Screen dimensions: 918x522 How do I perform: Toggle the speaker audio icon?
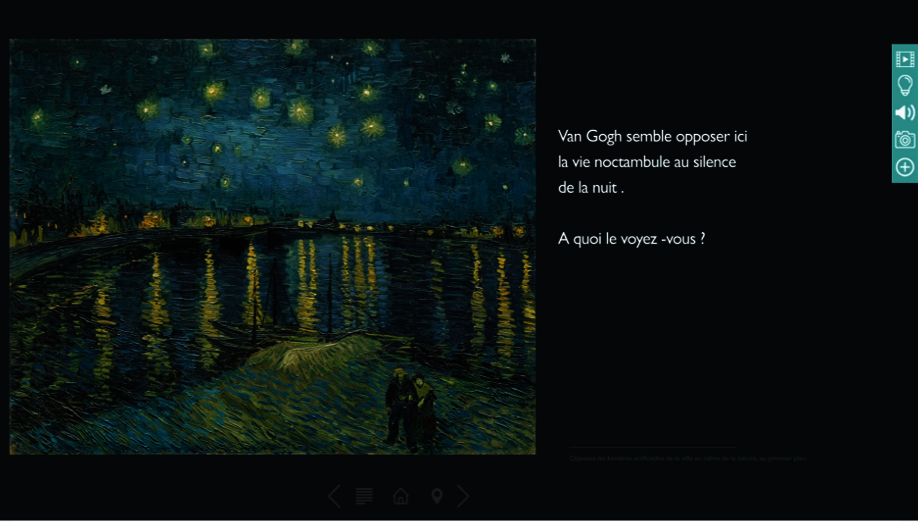905,113
